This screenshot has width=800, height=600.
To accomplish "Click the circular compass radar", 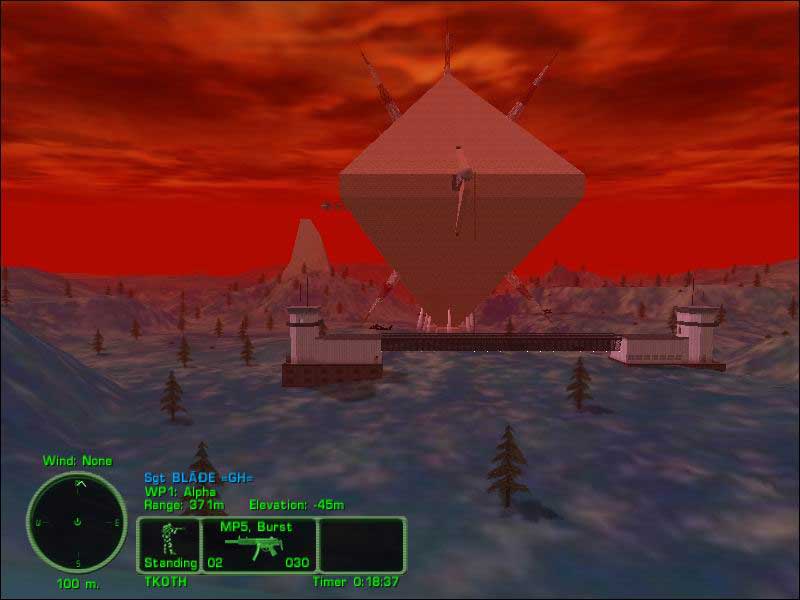I will coord(76,521).
